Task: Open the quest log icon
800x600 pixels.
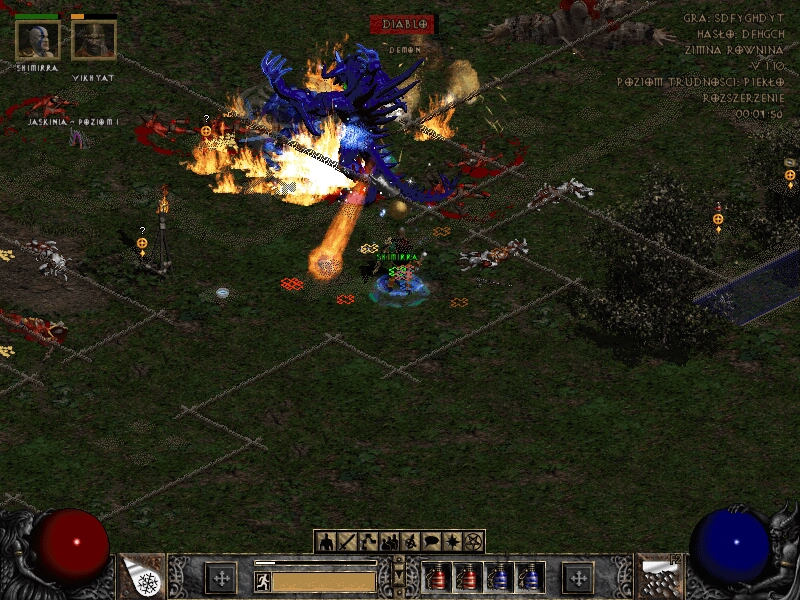Action: (x=453, y=541)
